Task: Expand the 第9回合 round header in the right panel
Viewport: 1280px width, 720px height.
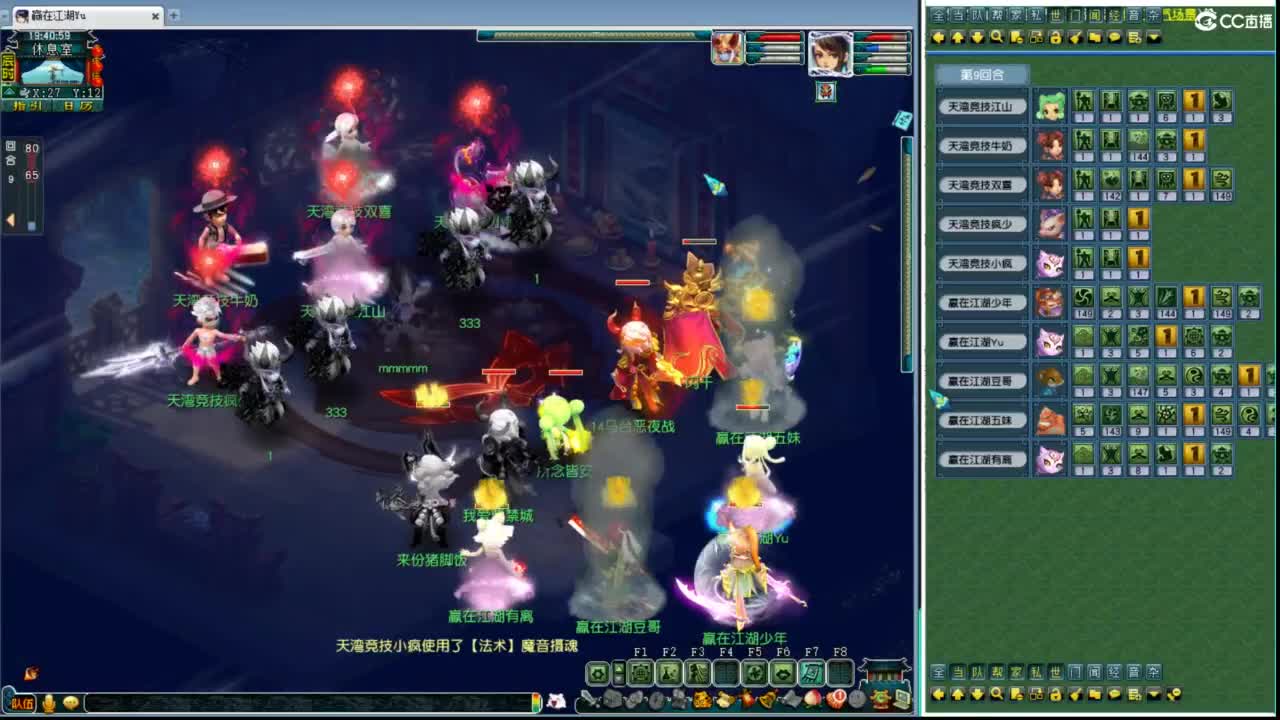Action: [984, 74]
